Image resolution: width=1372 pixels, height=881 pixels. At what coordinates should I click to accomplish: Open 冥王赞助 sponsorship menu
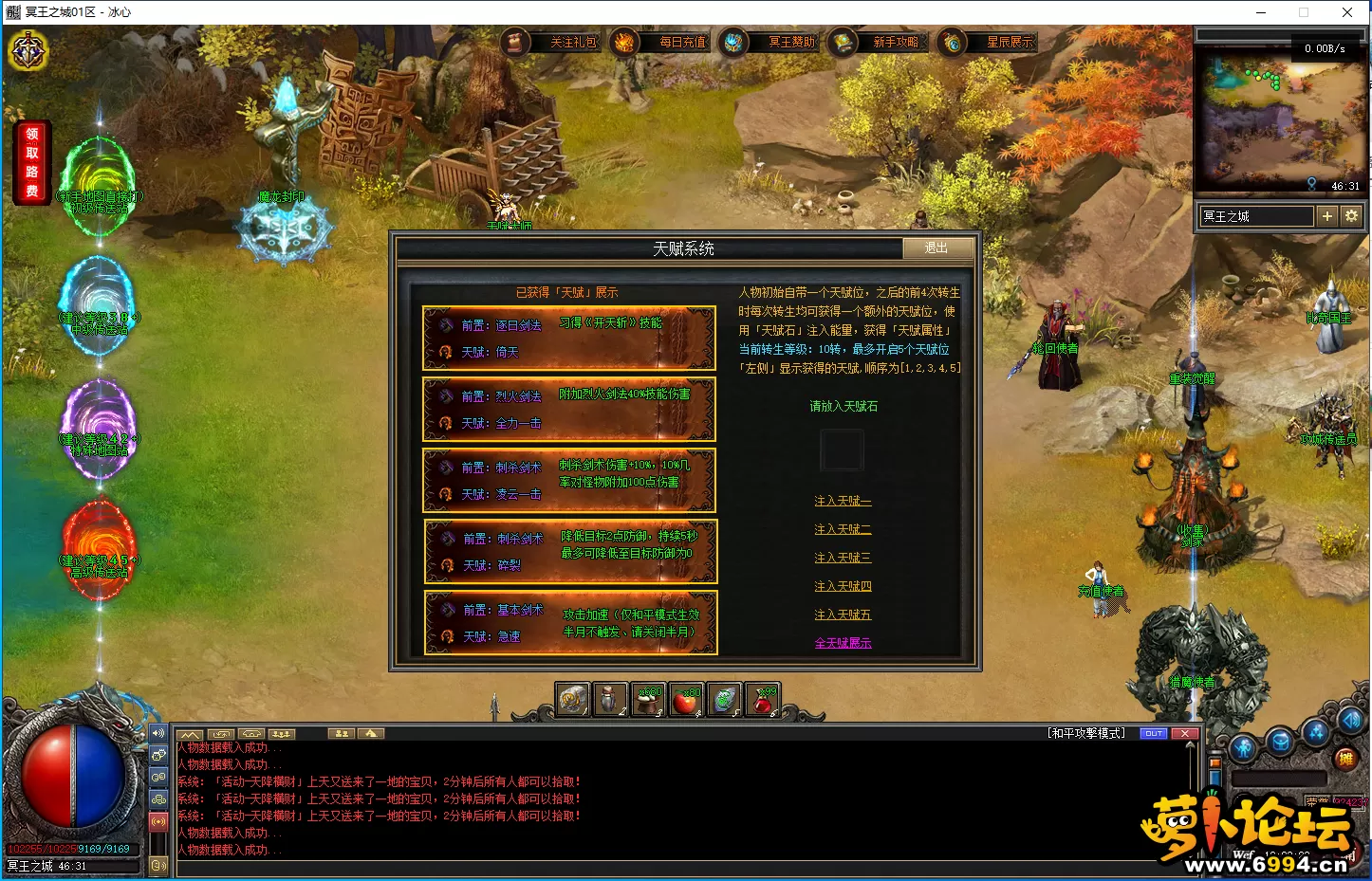pyautogui.click(x=773, y=43)
